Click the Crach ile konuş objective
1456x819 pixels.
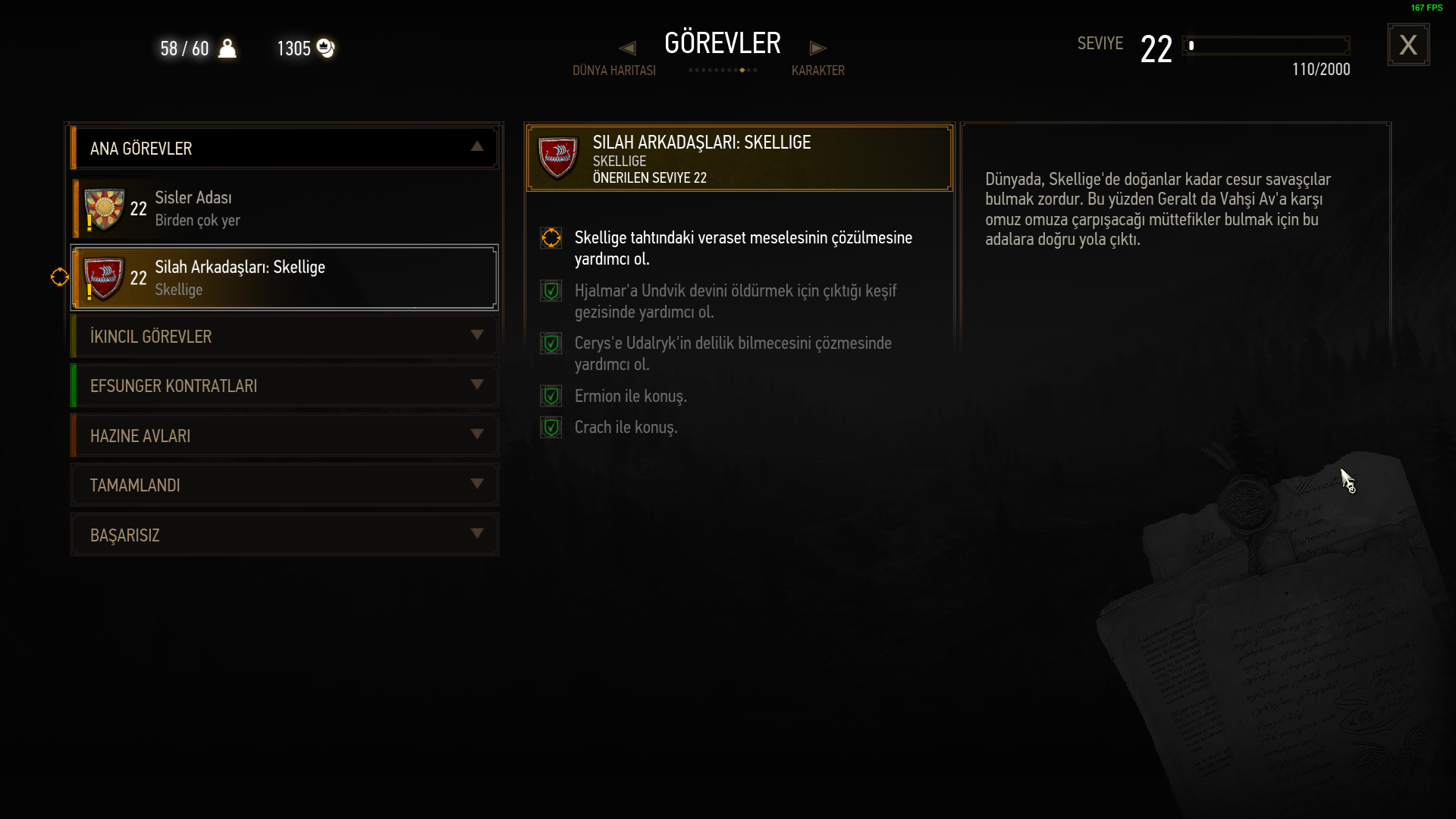click(x=626, y=427)
